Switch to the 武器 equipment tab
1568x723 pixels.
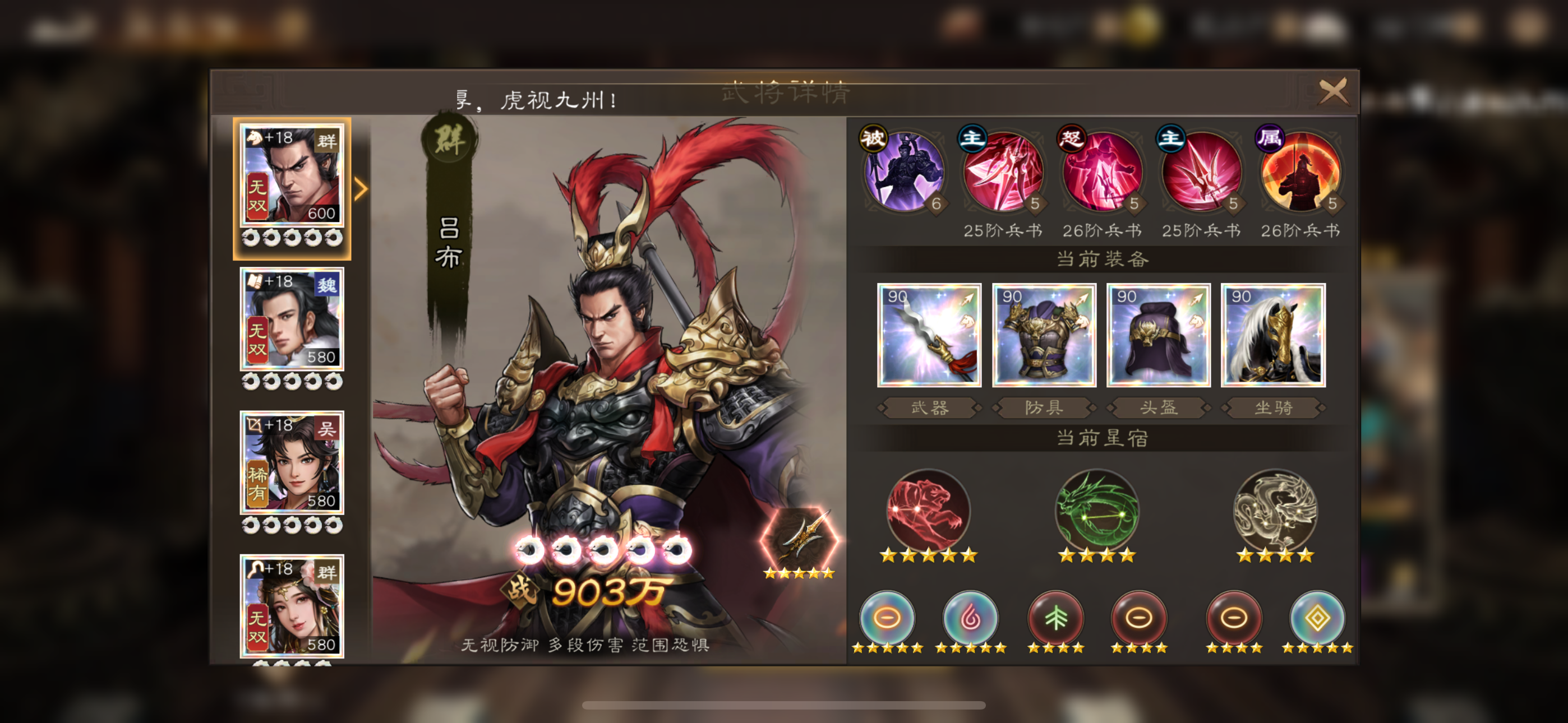coord(929,408)
